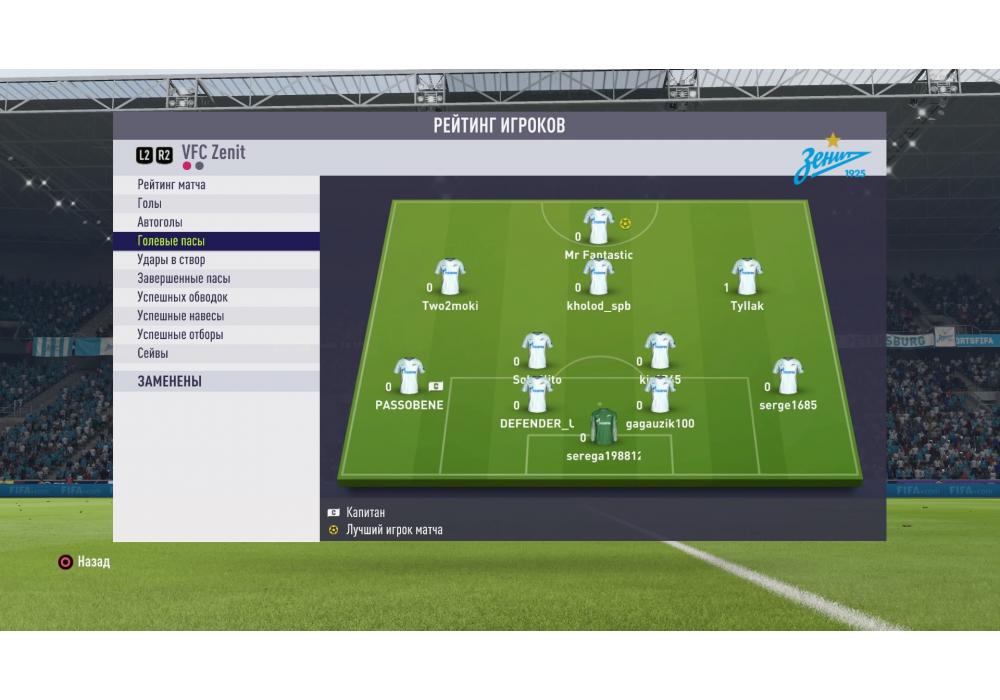Viewport: 1000px width, 700px height.
Task: Open the ЗАМЕНЕНЫ substitutes section
Action: tap(170, 381)
